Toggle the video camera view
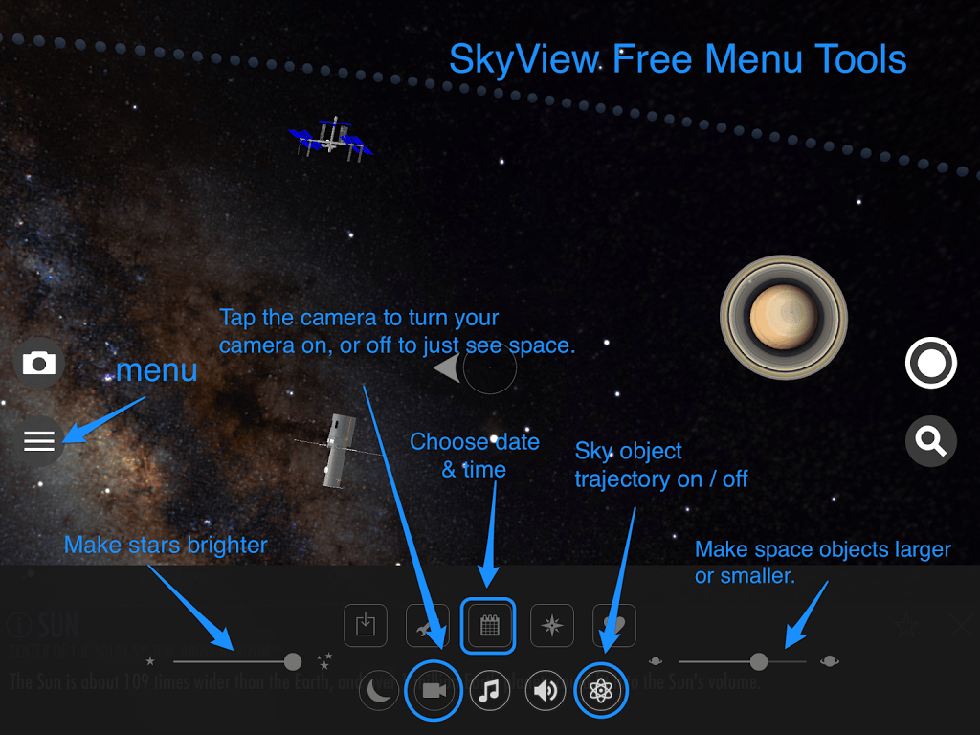Screen dimensions: 980x735 click(434, 690)
